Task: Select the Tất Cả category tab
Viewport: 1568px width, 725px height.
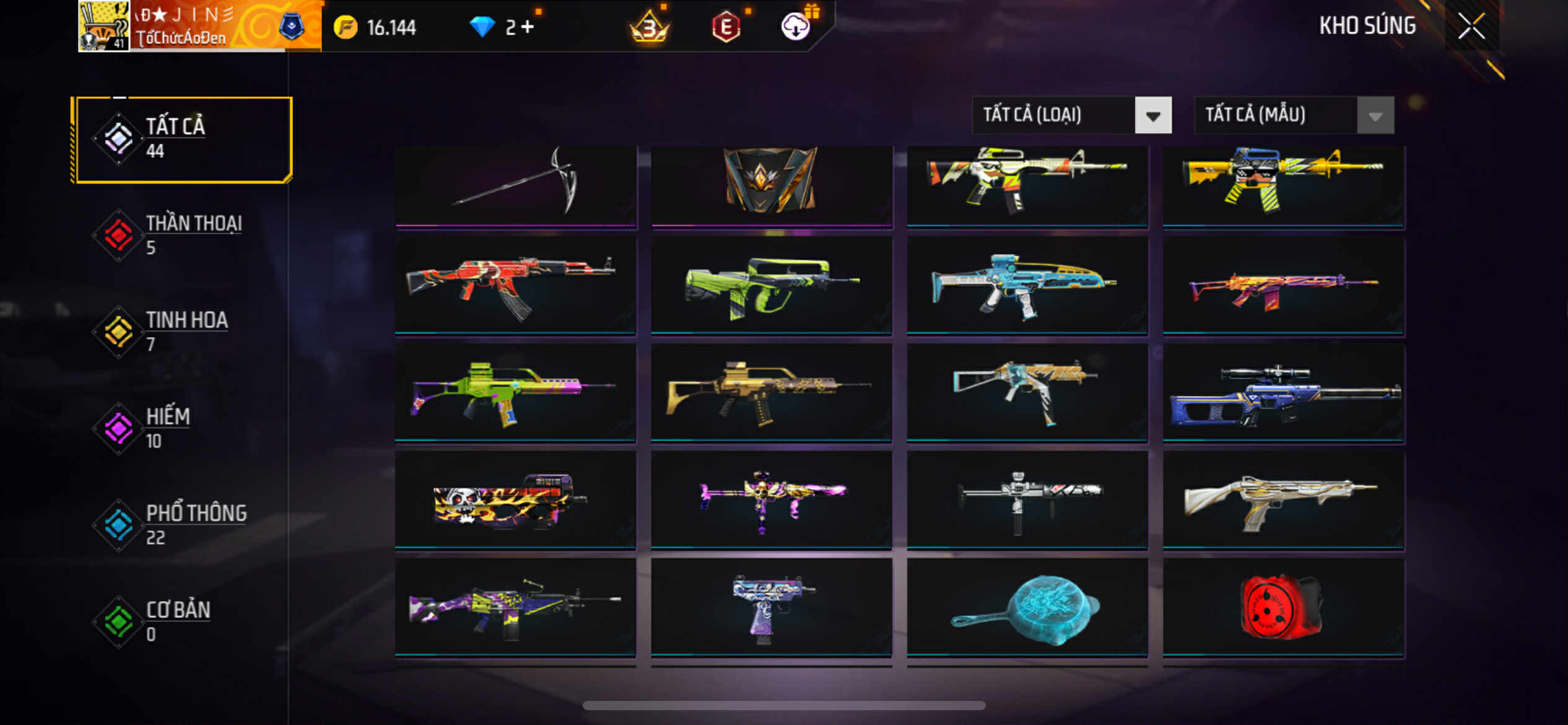Action: coord(182,139)
